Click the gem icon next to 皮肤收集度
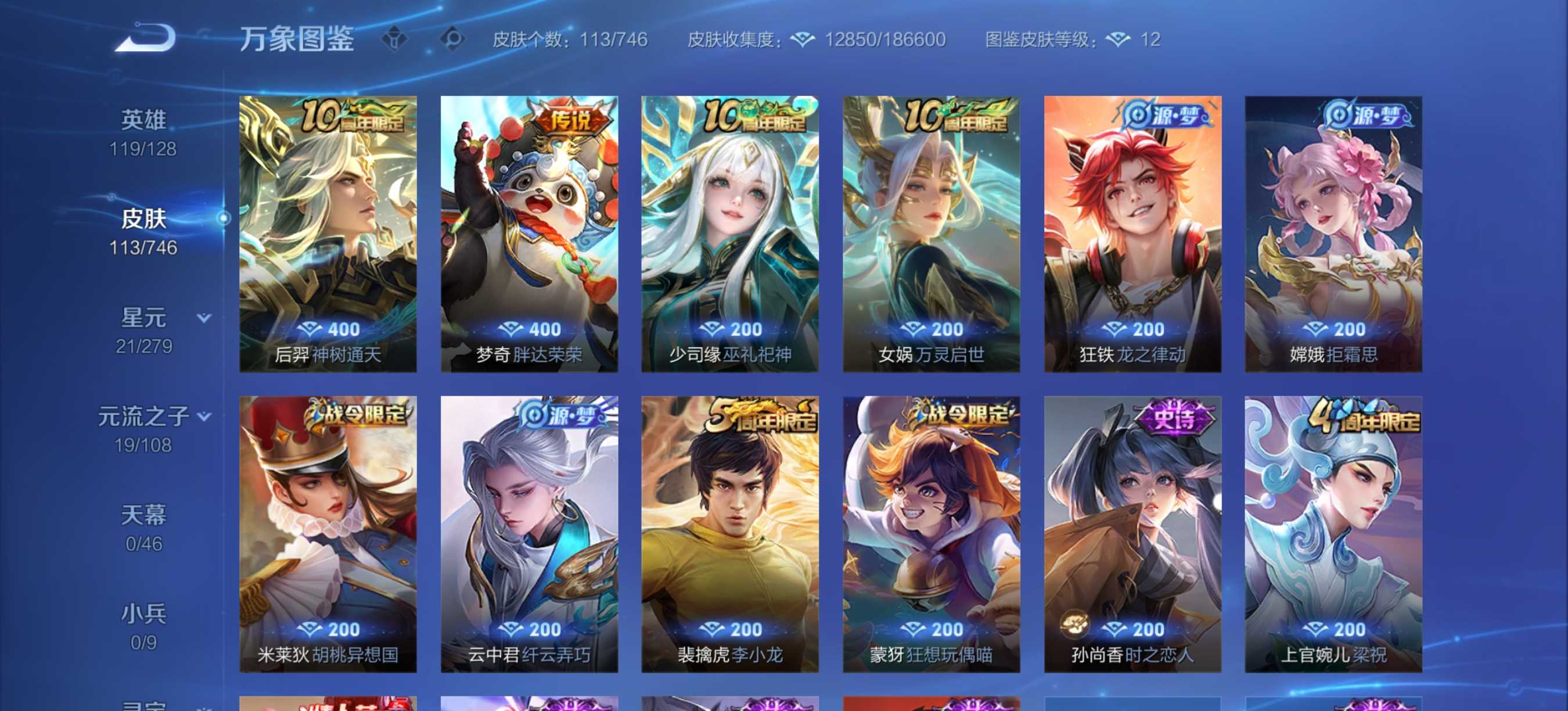The image size is (1568, 711). (802, 39)
